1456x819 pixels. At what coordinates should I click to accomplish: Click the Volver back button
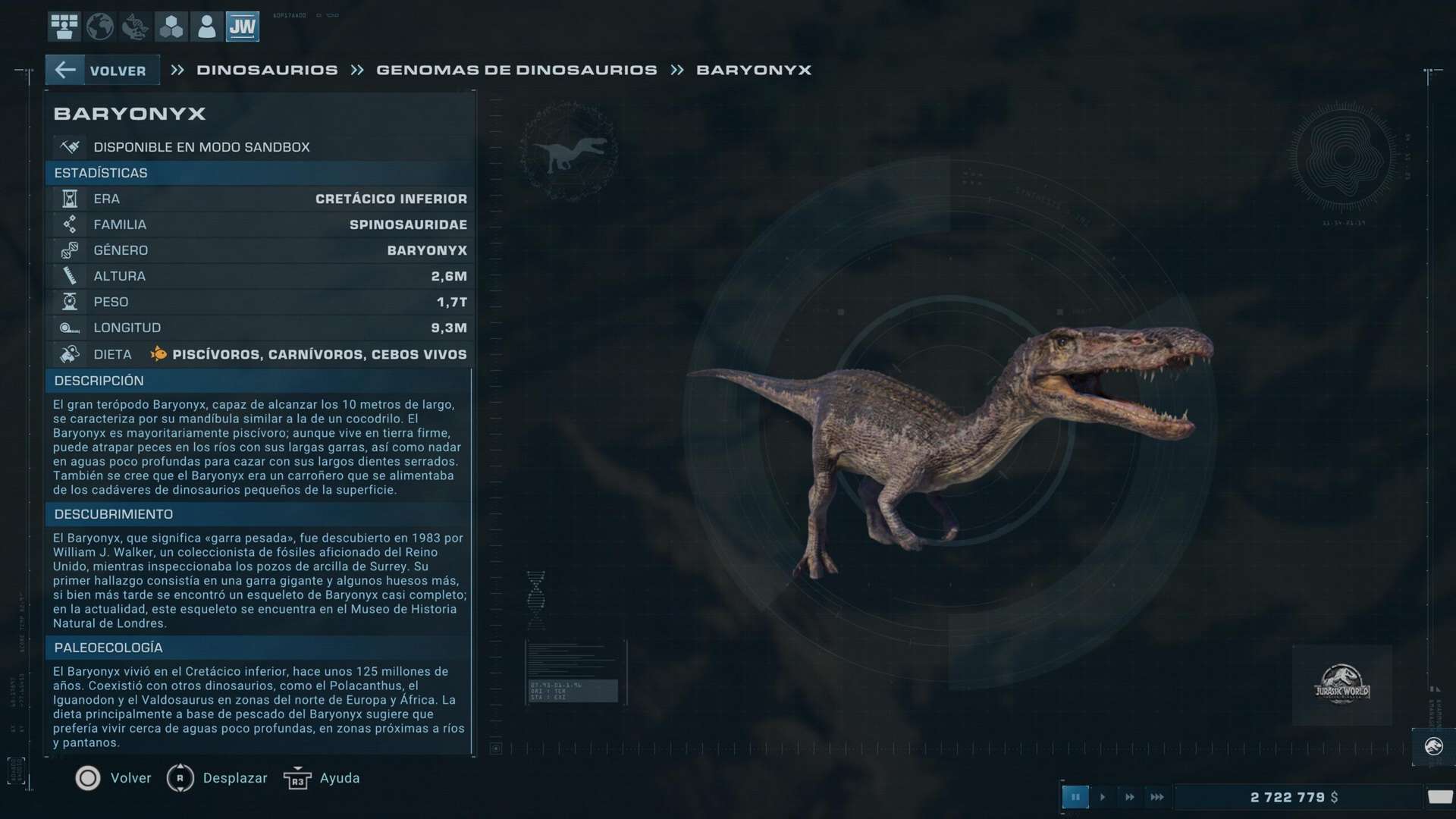coord(102,71)
